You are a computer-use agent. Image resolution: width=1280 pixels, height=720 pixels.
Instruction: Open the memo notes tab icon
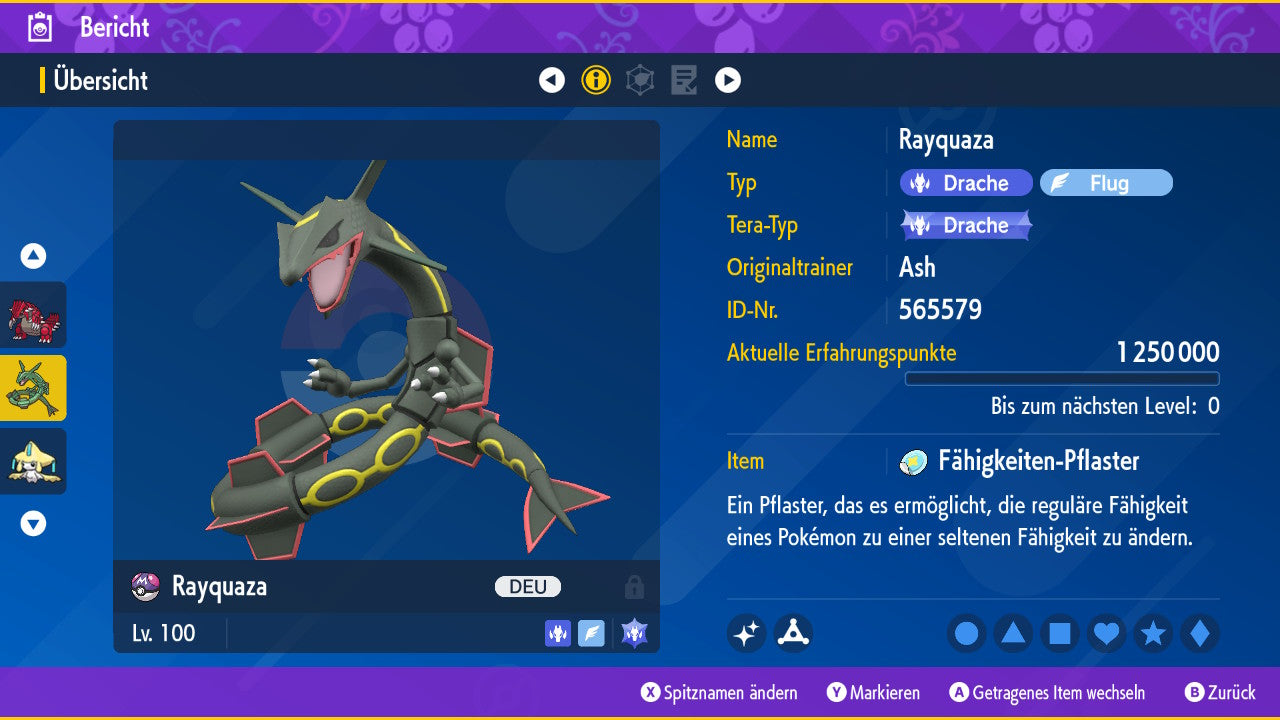[684, 80]
